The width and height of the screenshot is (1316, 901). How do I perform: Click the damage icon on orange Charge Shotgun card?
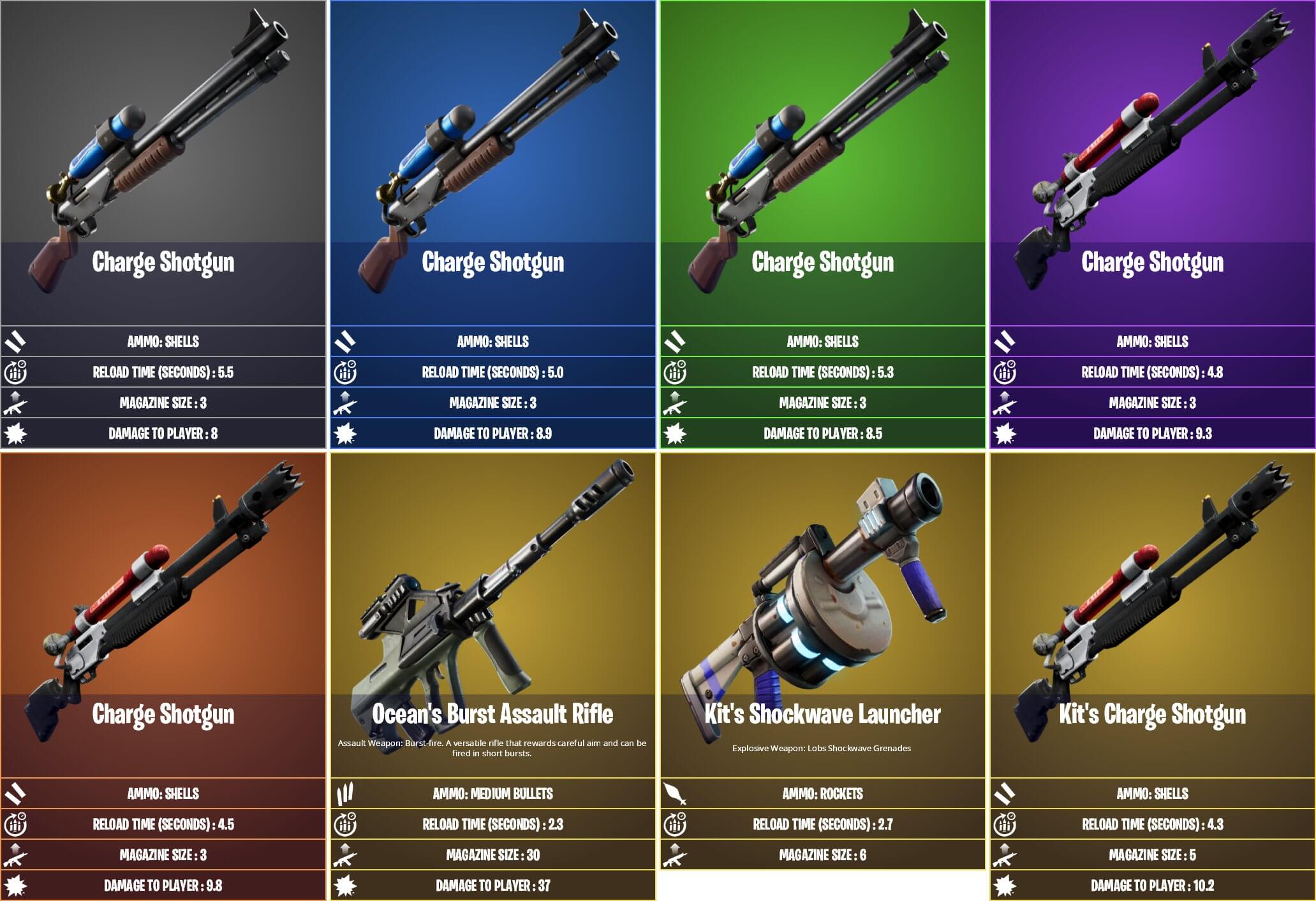(x=16, y=886)
